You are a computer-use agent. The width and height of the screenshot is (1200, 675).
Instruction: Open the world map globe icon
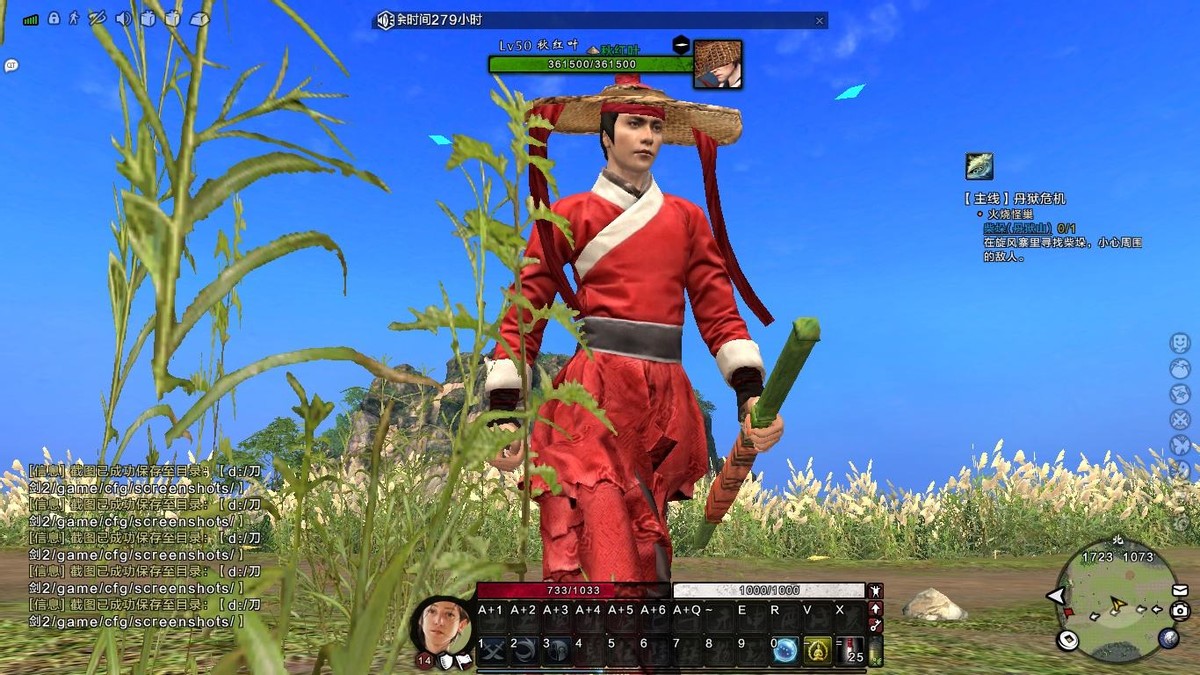pos(1168,638)
